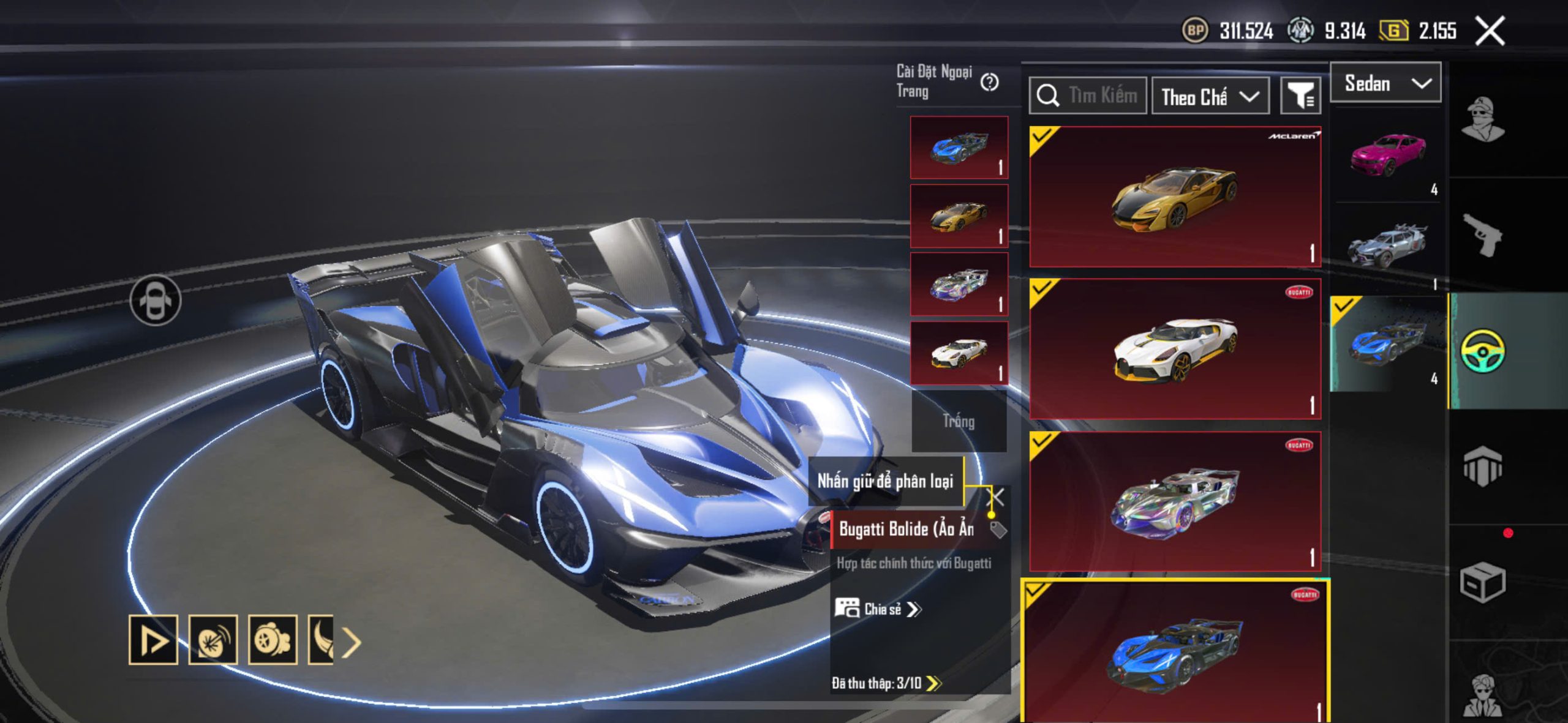1568x723 pixels.
Task: Close the garage screen with the X
Action: pos(1489,31)
